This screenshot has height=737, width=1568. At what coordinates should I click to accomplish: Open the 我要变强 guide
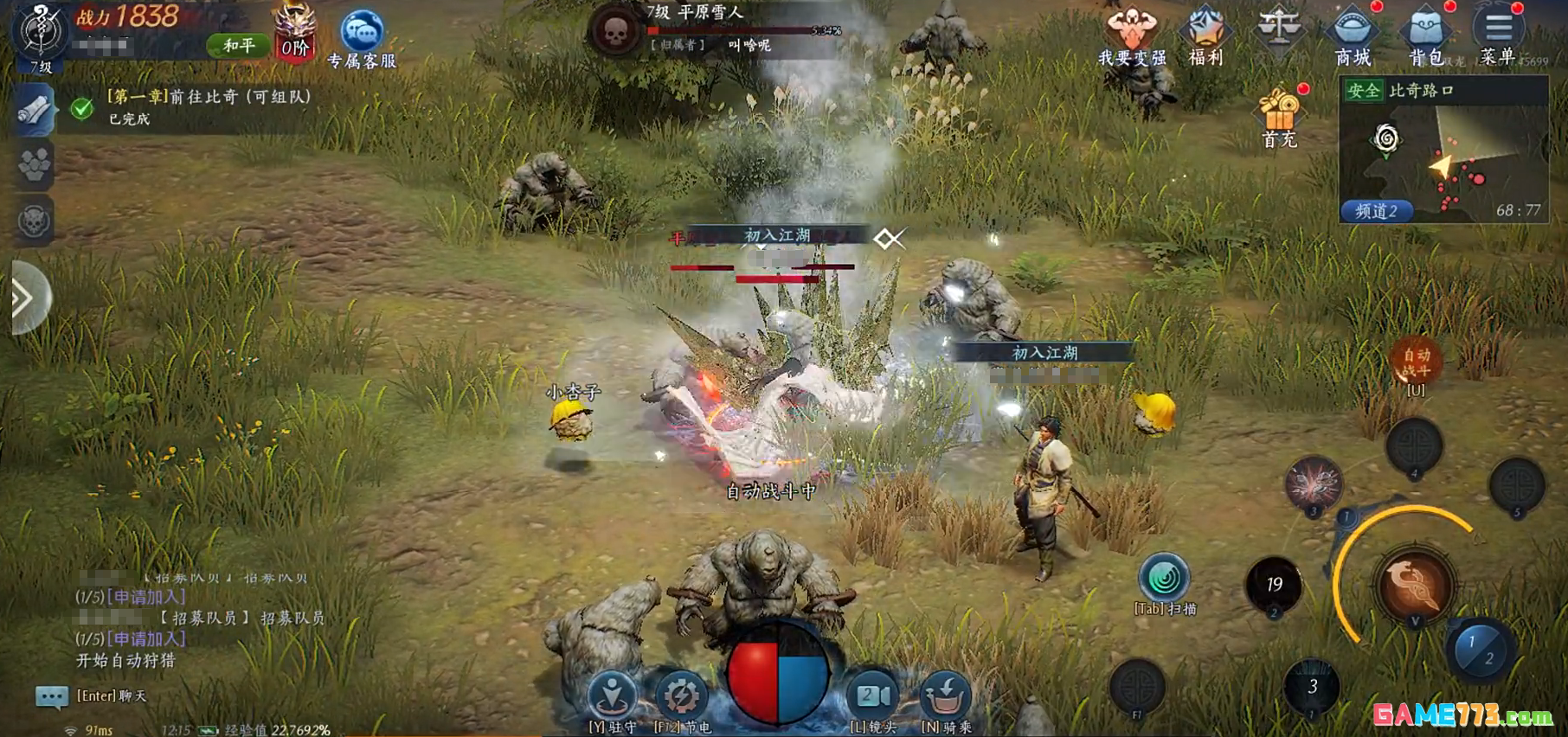tap(1131, 35)
